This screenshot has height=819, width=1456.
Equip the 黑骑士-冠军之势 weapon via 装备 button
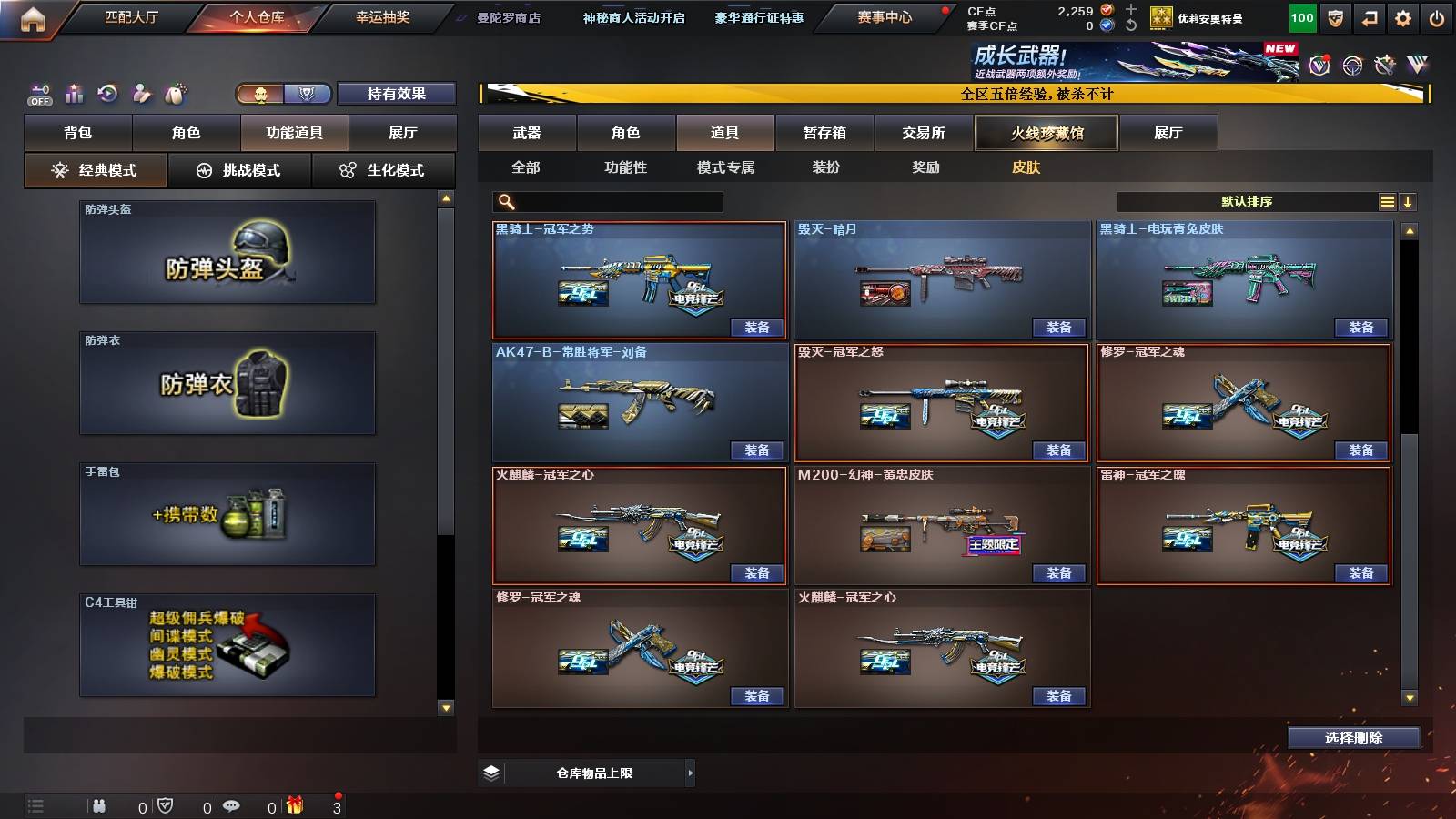click(755, 327)
